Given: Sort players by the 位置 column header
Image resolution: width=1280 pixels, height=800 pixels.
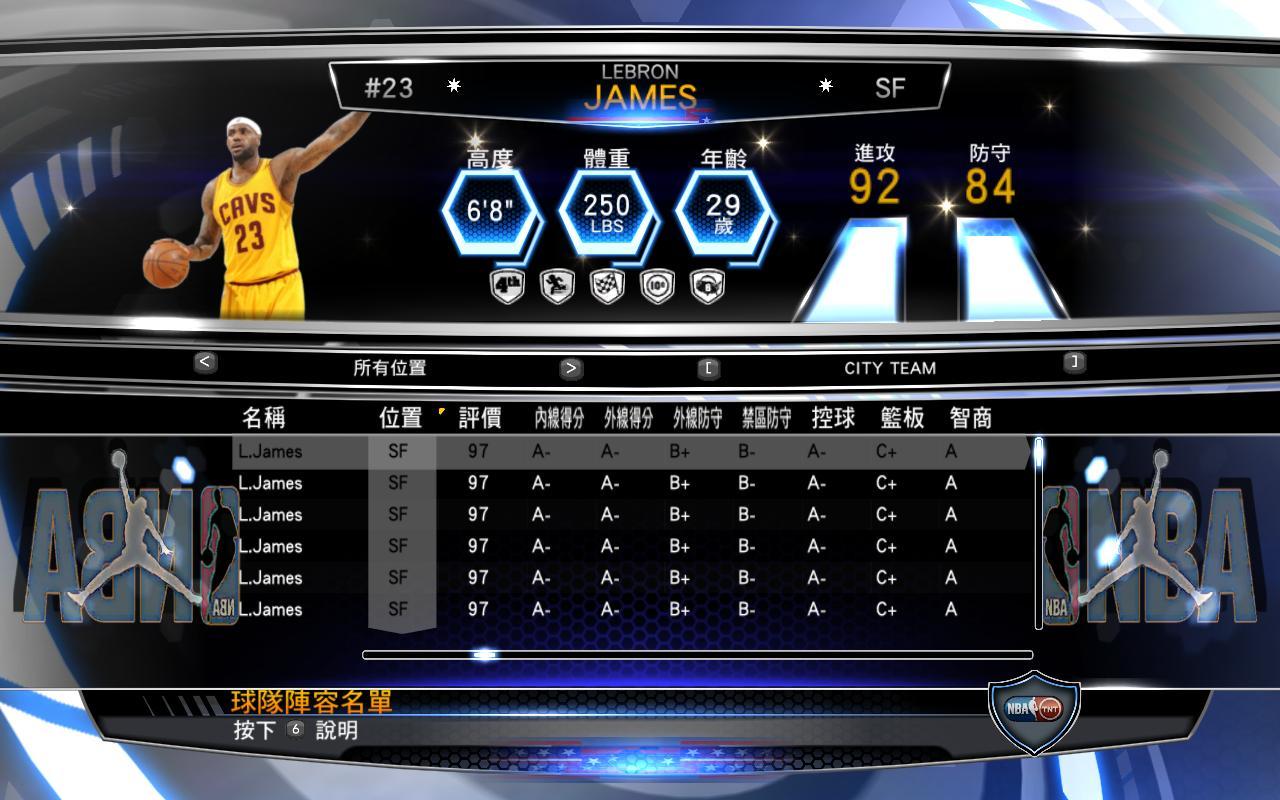Looking at the screenshot, I should 400,418.
